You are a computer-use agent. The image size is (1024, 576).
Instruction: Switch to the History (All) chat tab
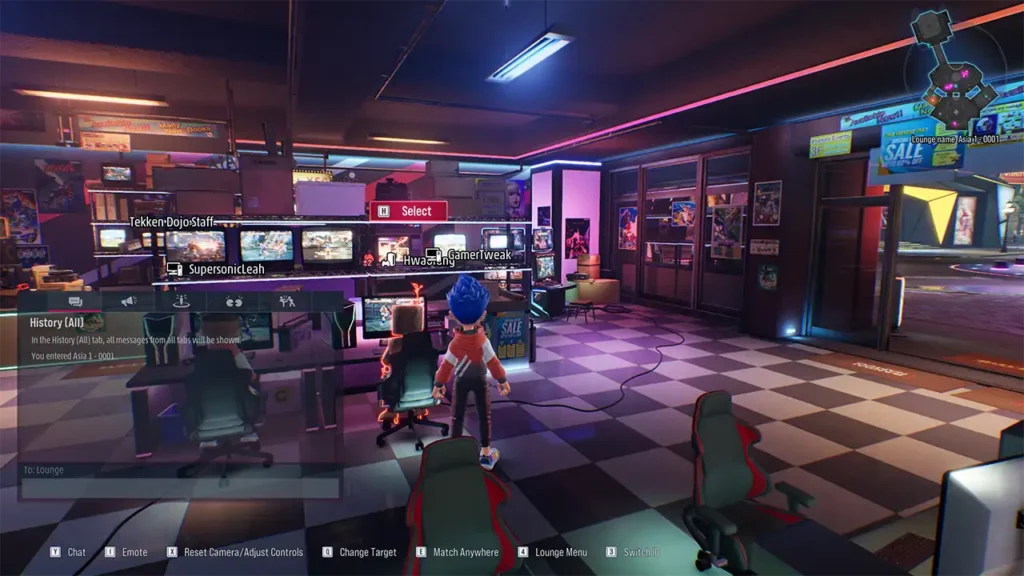tap(75, 301)
